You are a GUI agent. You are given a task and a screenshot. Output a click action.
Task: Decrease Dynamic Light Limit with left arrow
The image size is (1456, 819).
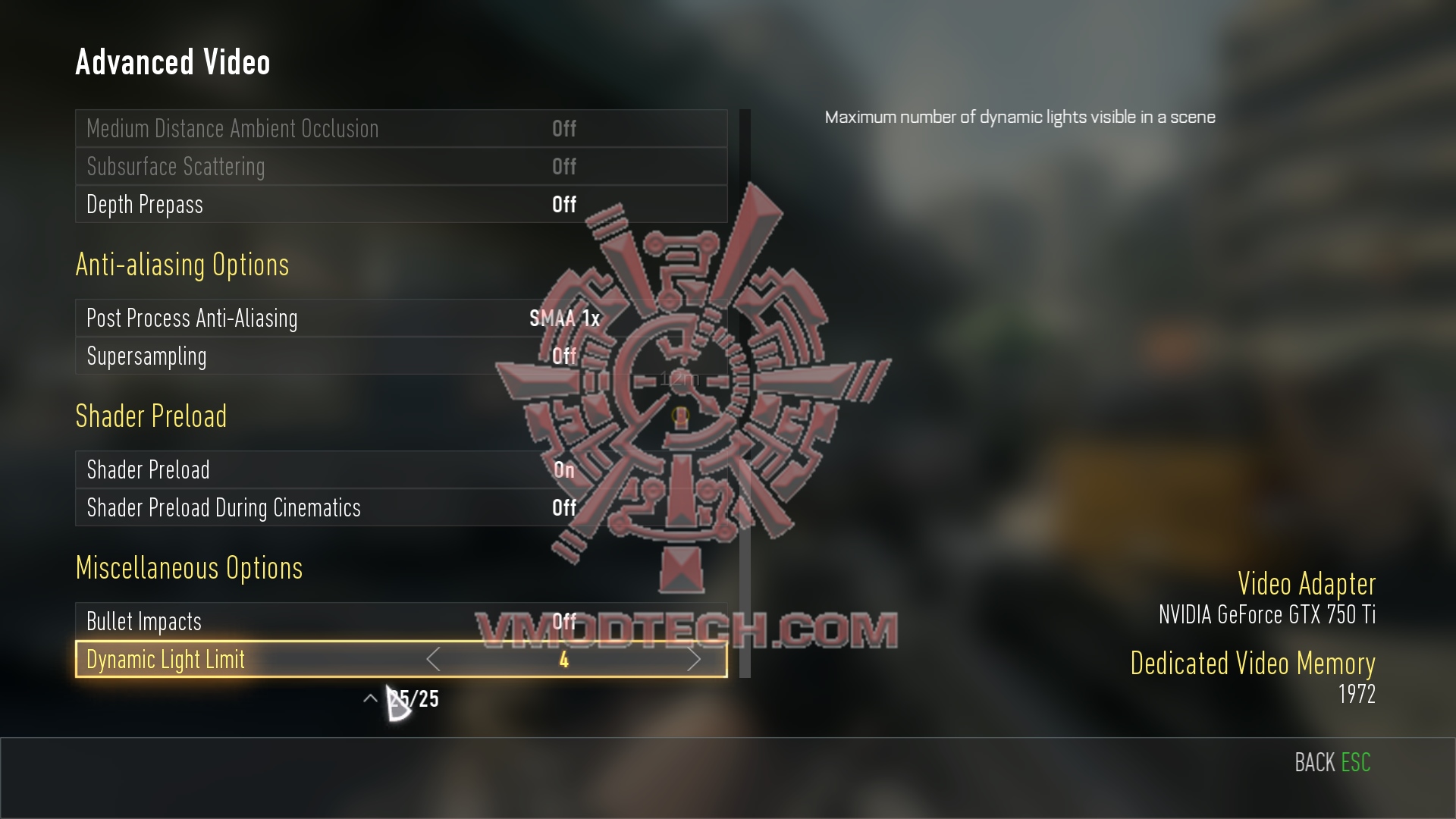point(434,660)
